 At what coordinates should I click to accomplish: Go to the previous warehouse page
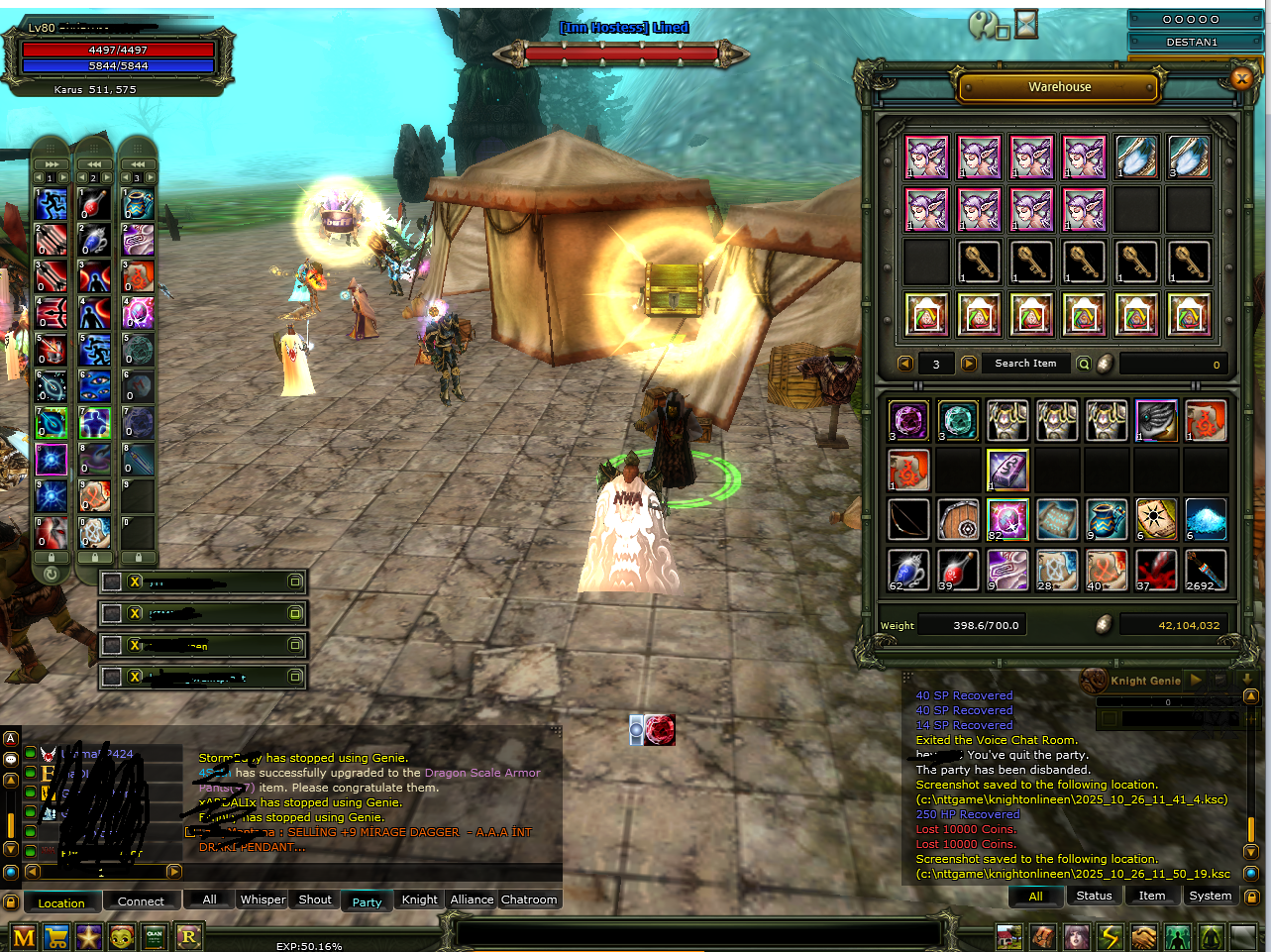click(x=904, y=364)
